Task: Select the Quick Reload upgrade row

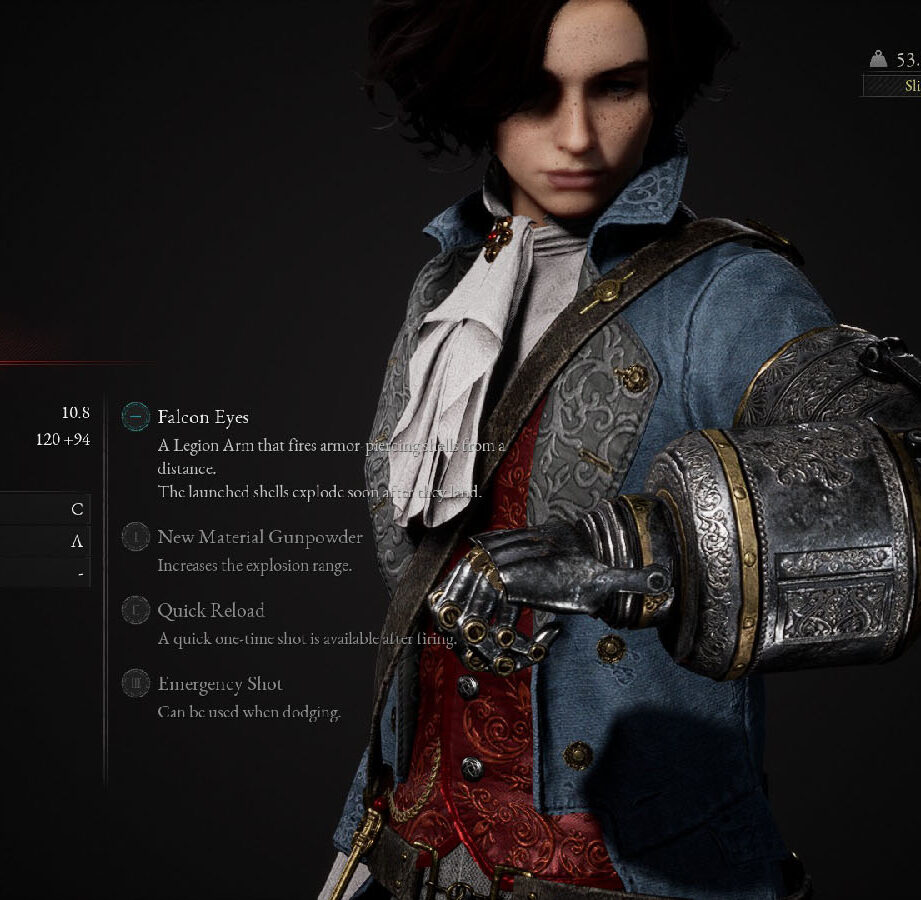Action: (x=210, y=610)
